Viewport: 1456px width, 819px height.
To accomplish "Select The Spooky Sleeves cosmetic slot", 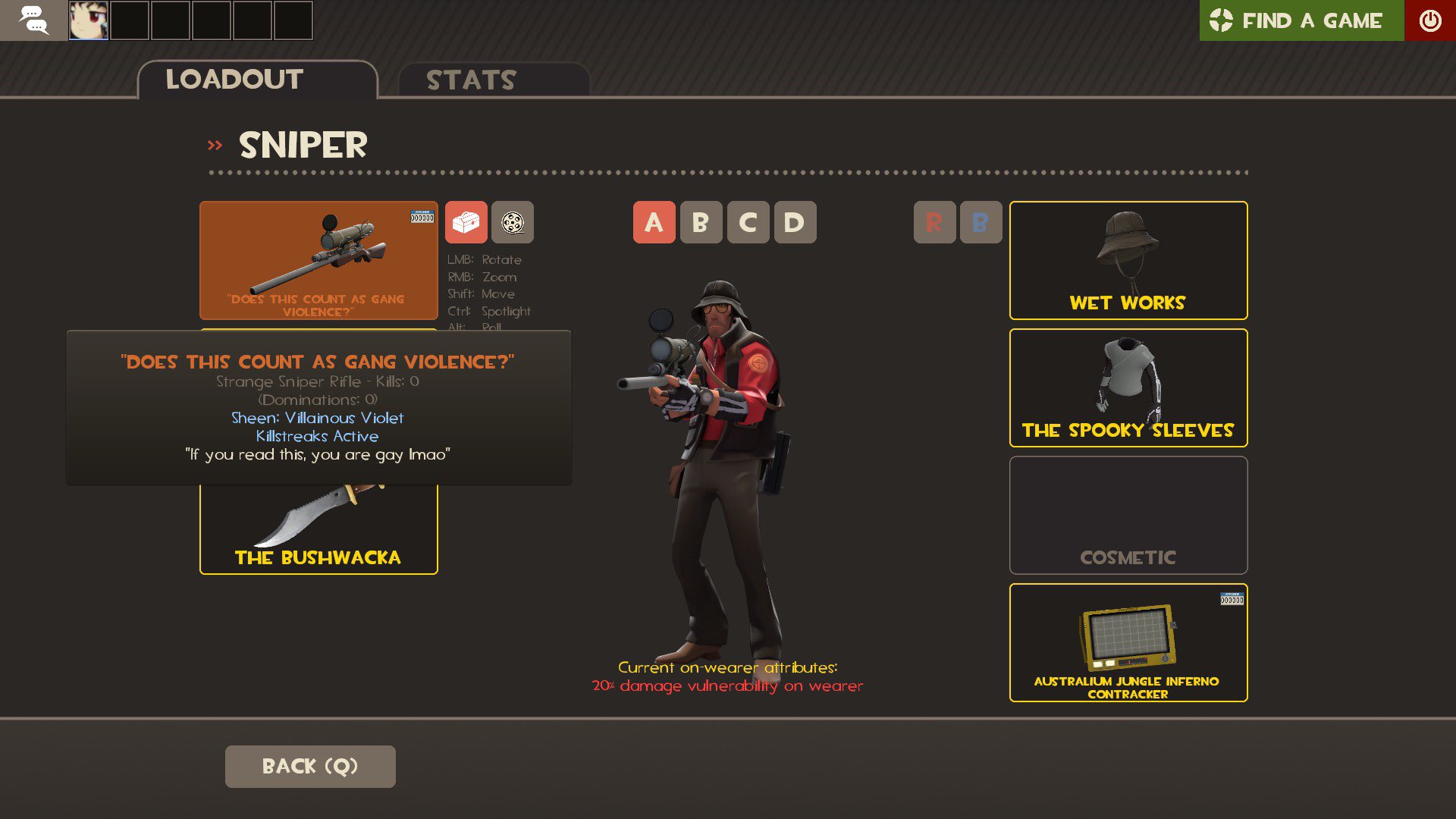I will point(1128,387).
